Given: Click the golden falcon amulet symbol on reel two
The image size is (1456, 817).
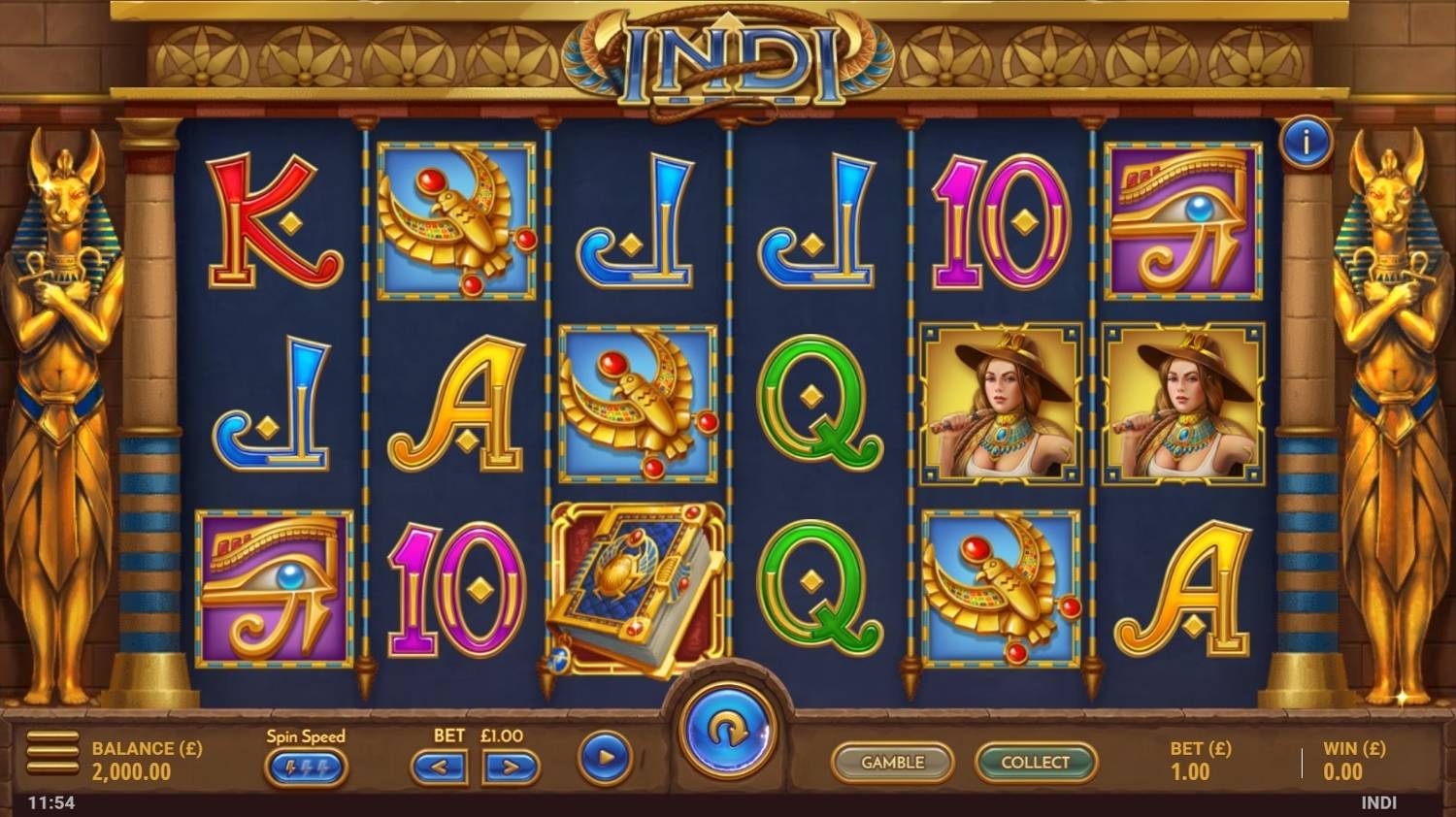Looking at the screenshot, I should point(456,218).
